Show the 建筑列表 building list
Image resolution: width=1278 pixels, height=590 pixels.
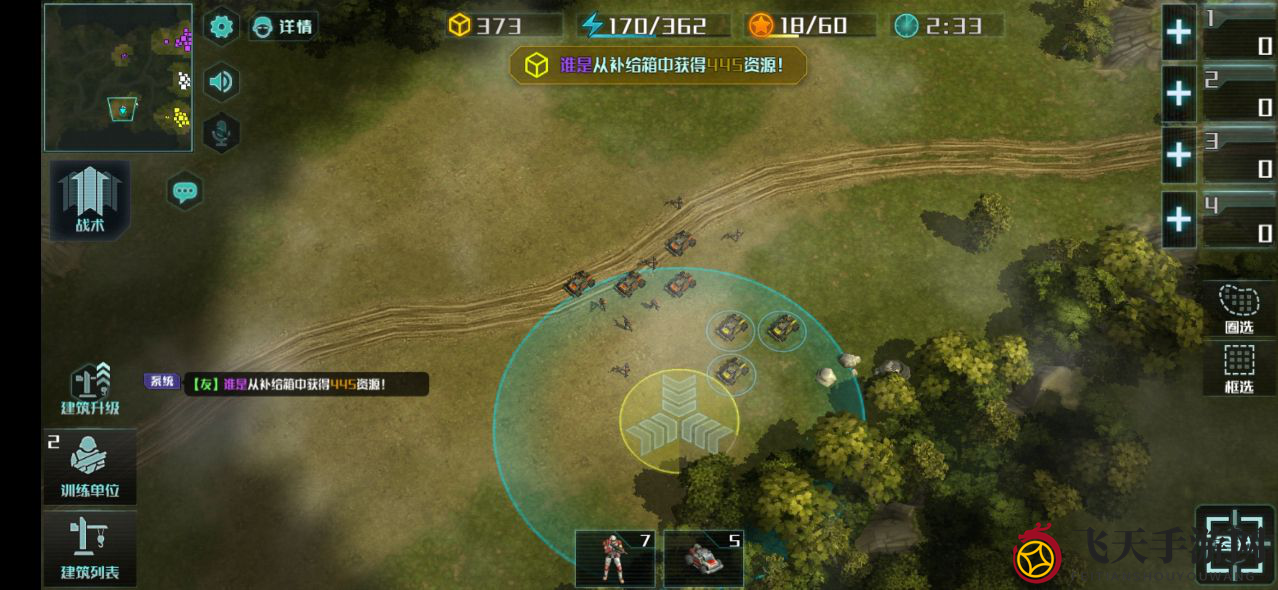click(x=90, y=548)
